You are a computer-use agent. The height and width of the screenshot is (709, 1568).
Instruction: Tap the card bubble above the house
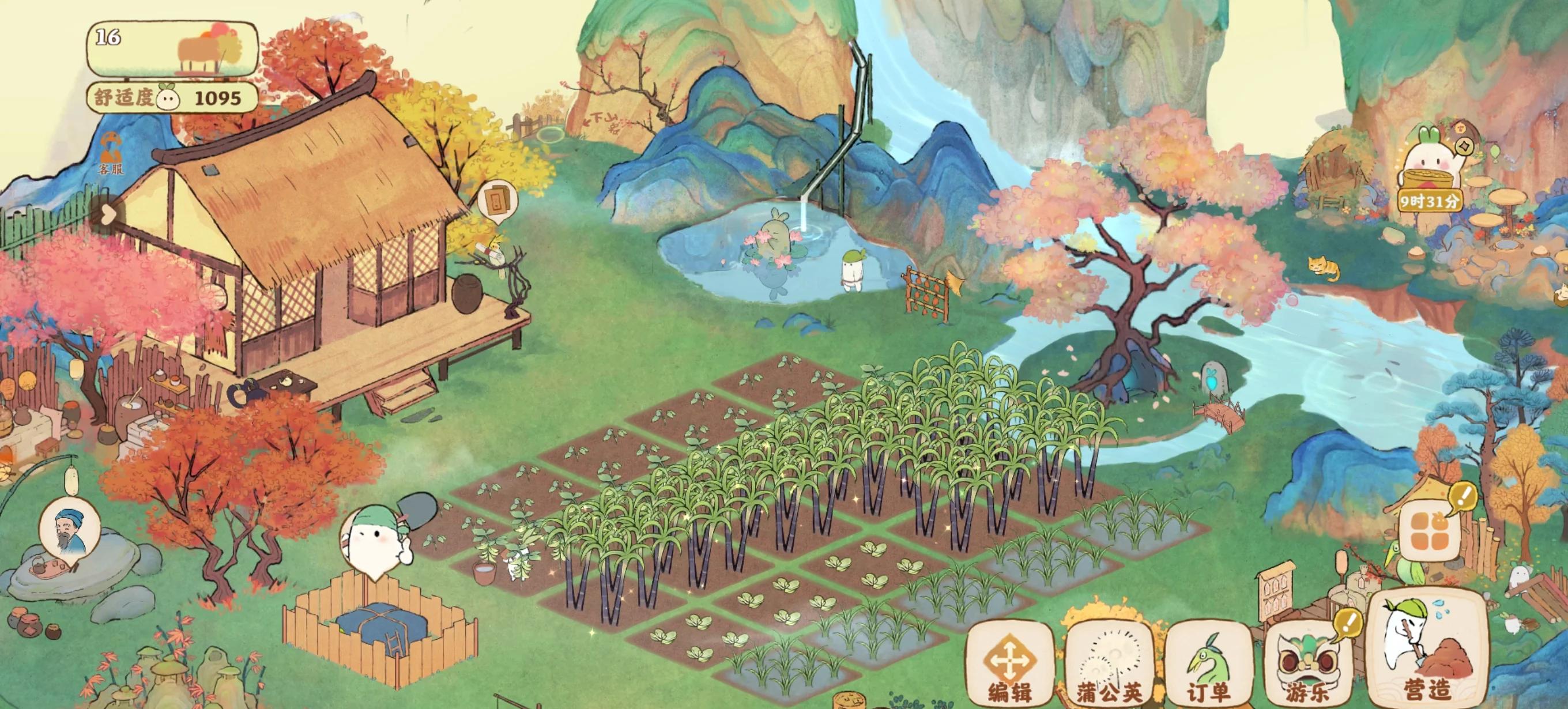497,198
